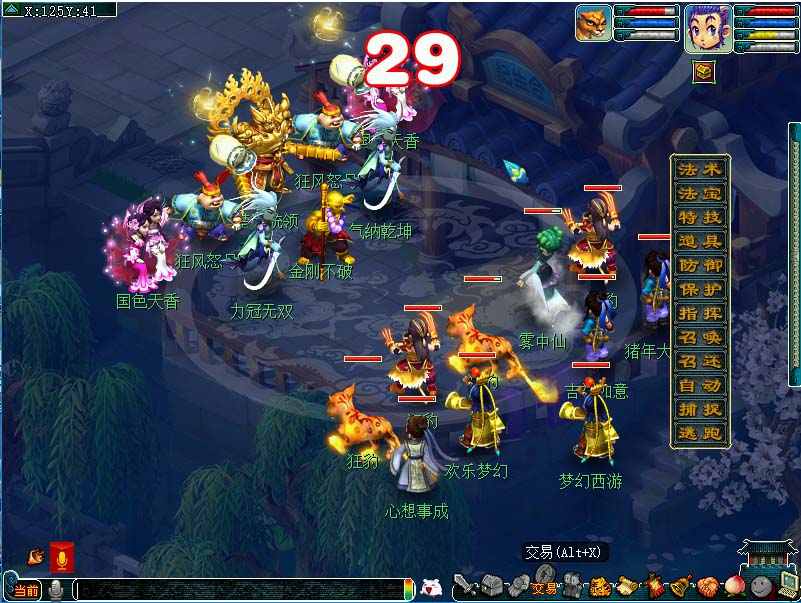
Task: Select the 召还 recall command
Action: (x=699, y=361)
